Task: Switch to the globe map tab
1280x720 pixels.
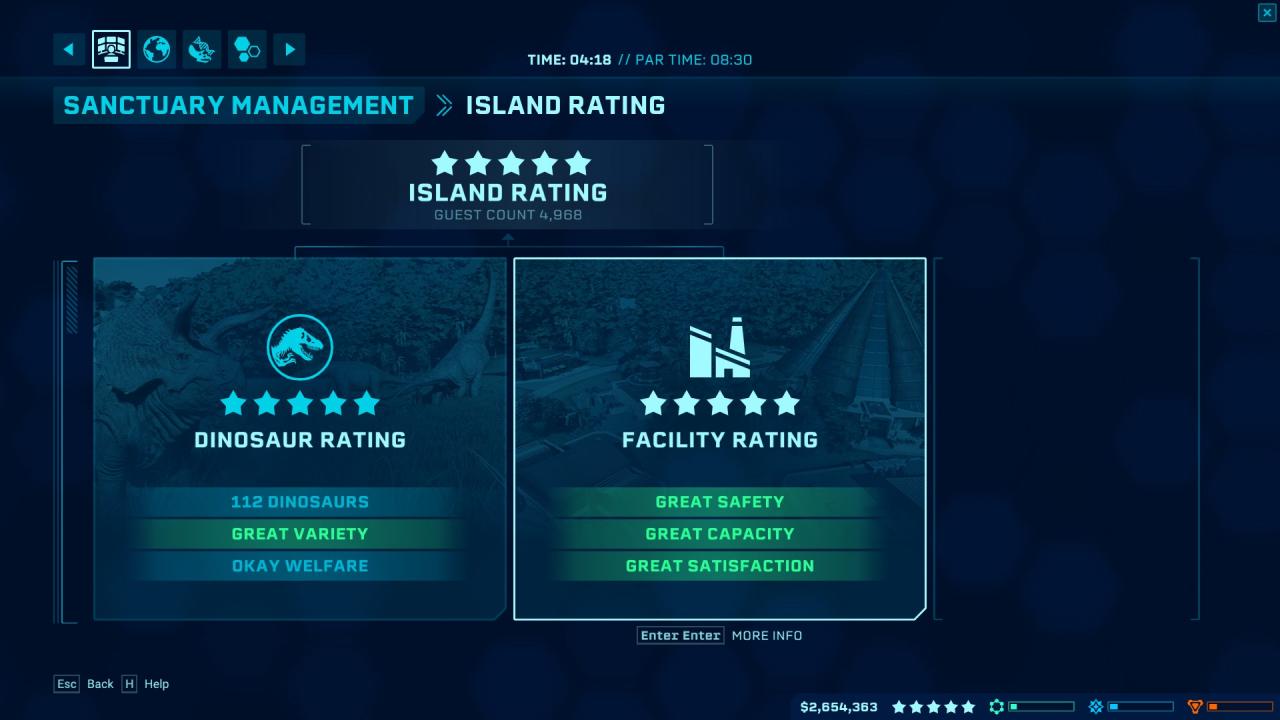Action: tap(157, 49)
